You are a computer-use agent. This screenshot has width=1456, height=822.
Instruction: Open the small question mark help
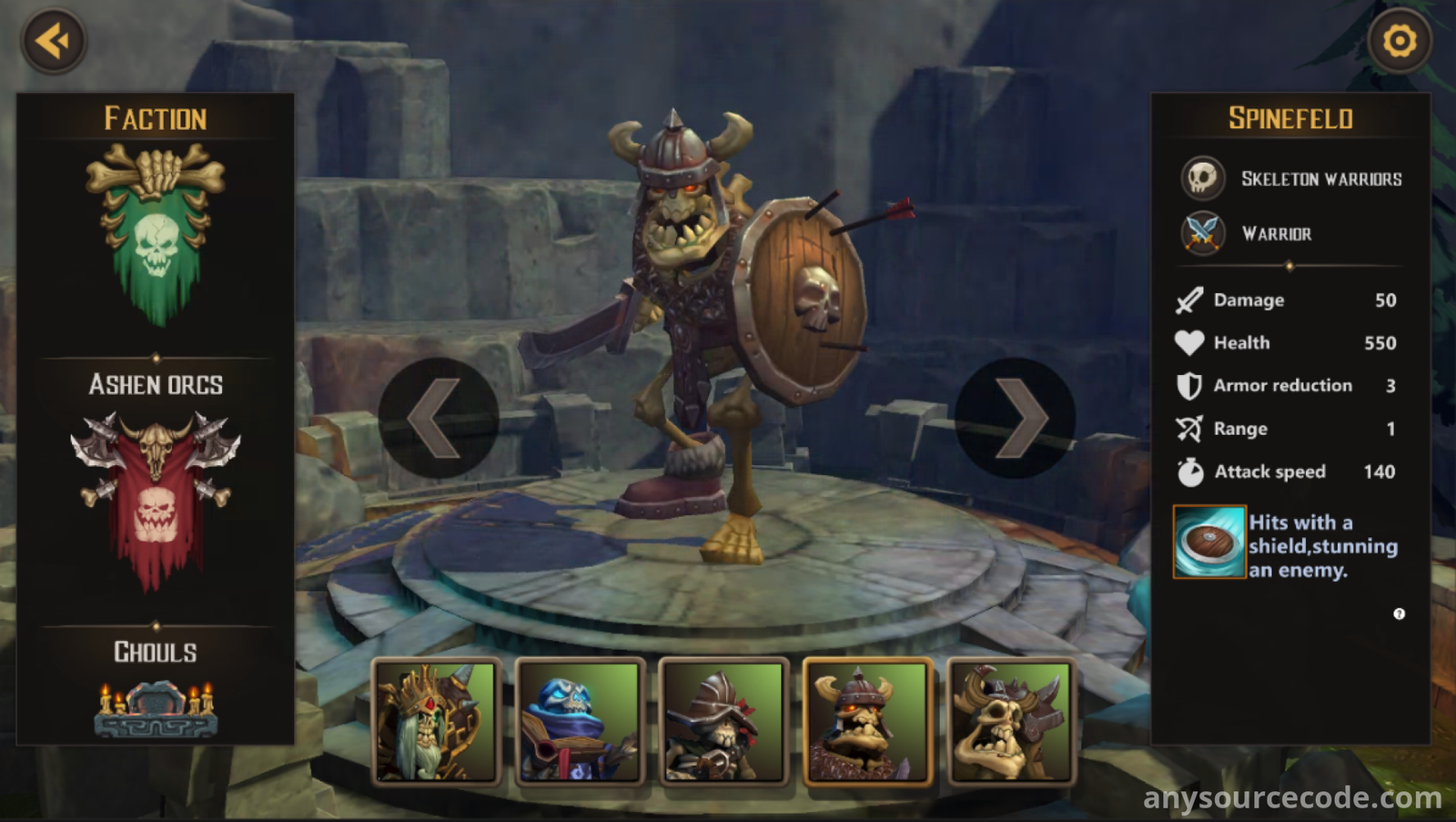click(1399, 614)
